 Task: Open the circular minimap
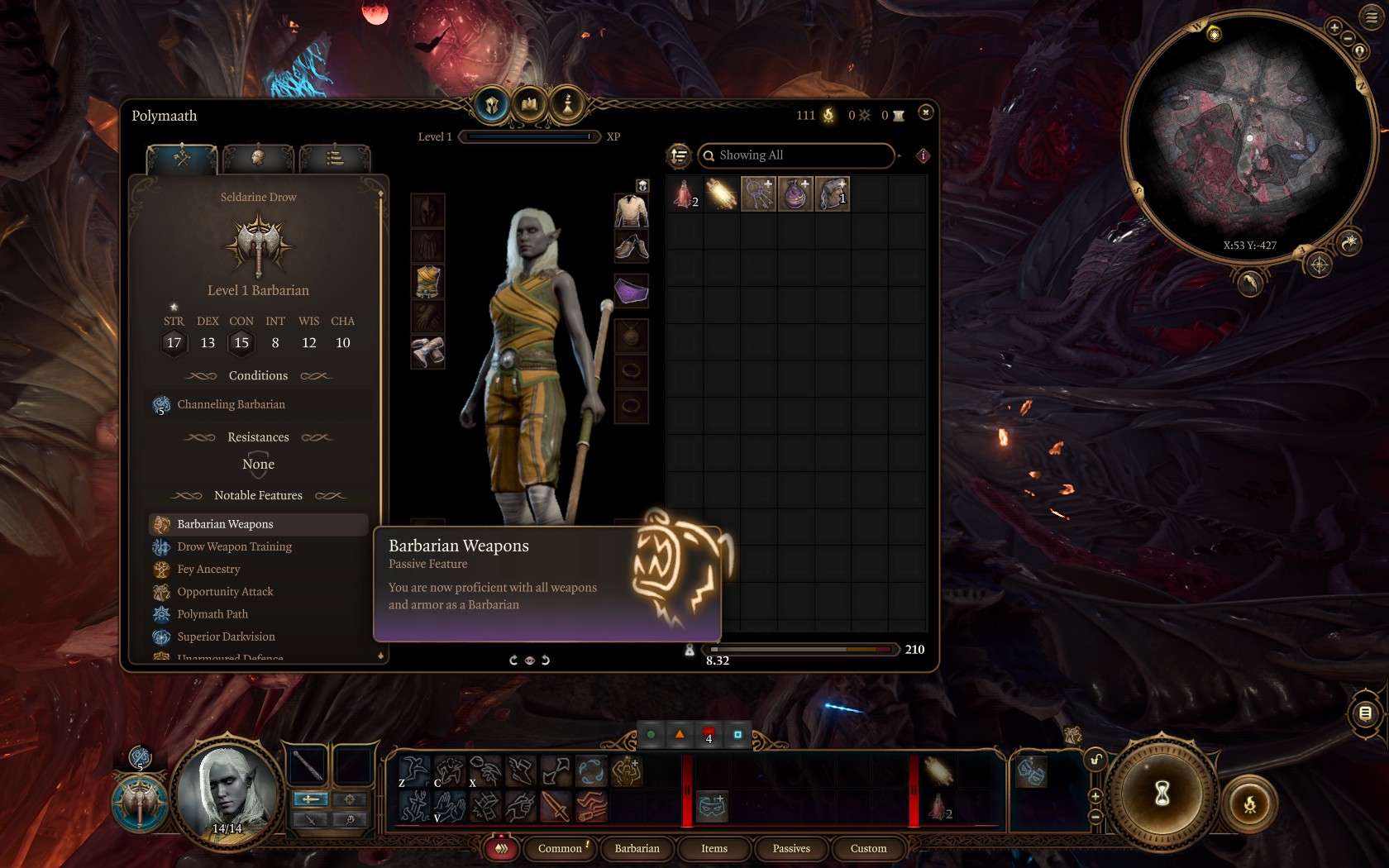pos(1248,136)
